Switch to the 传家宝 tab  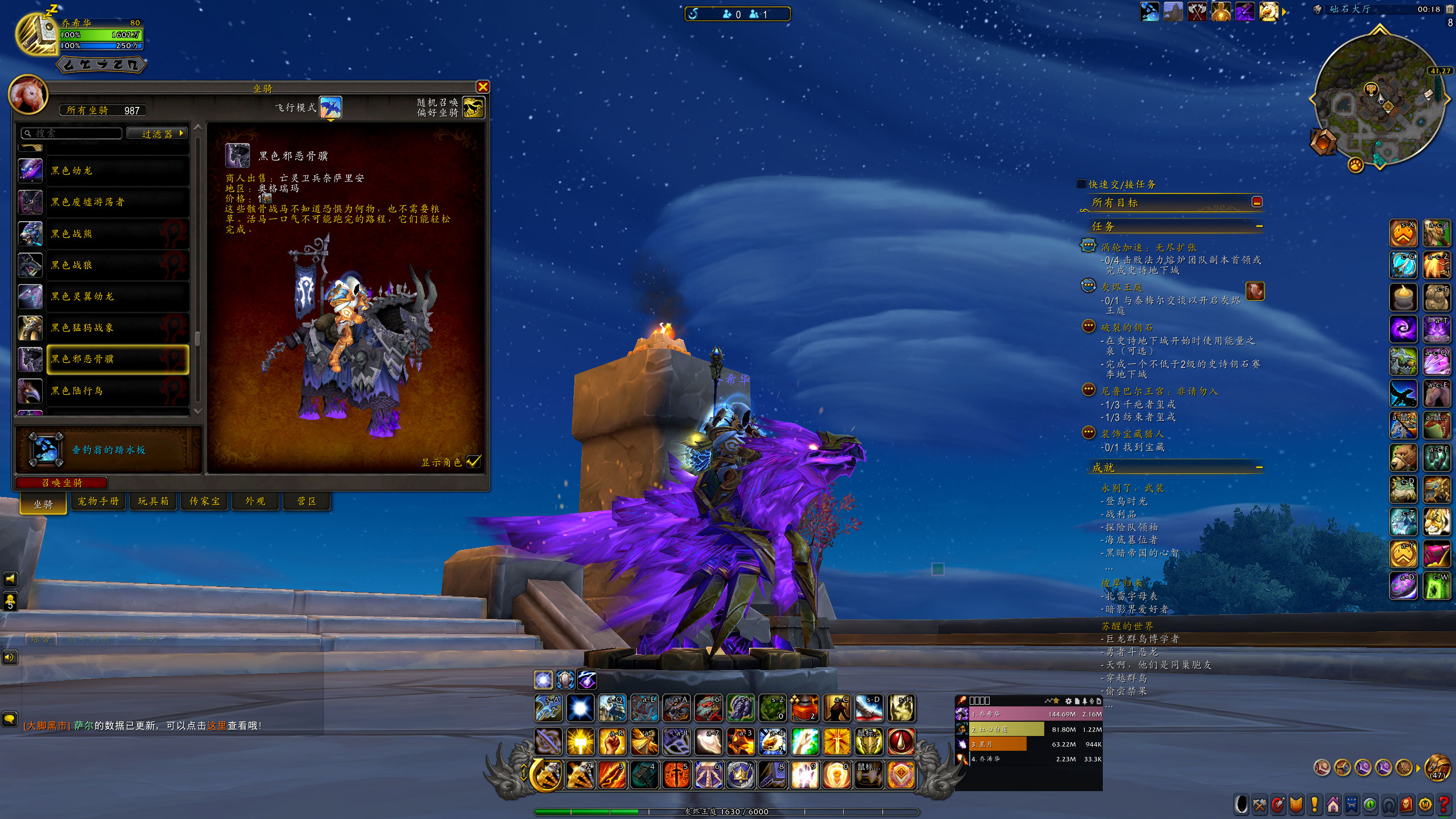(204, 501)
